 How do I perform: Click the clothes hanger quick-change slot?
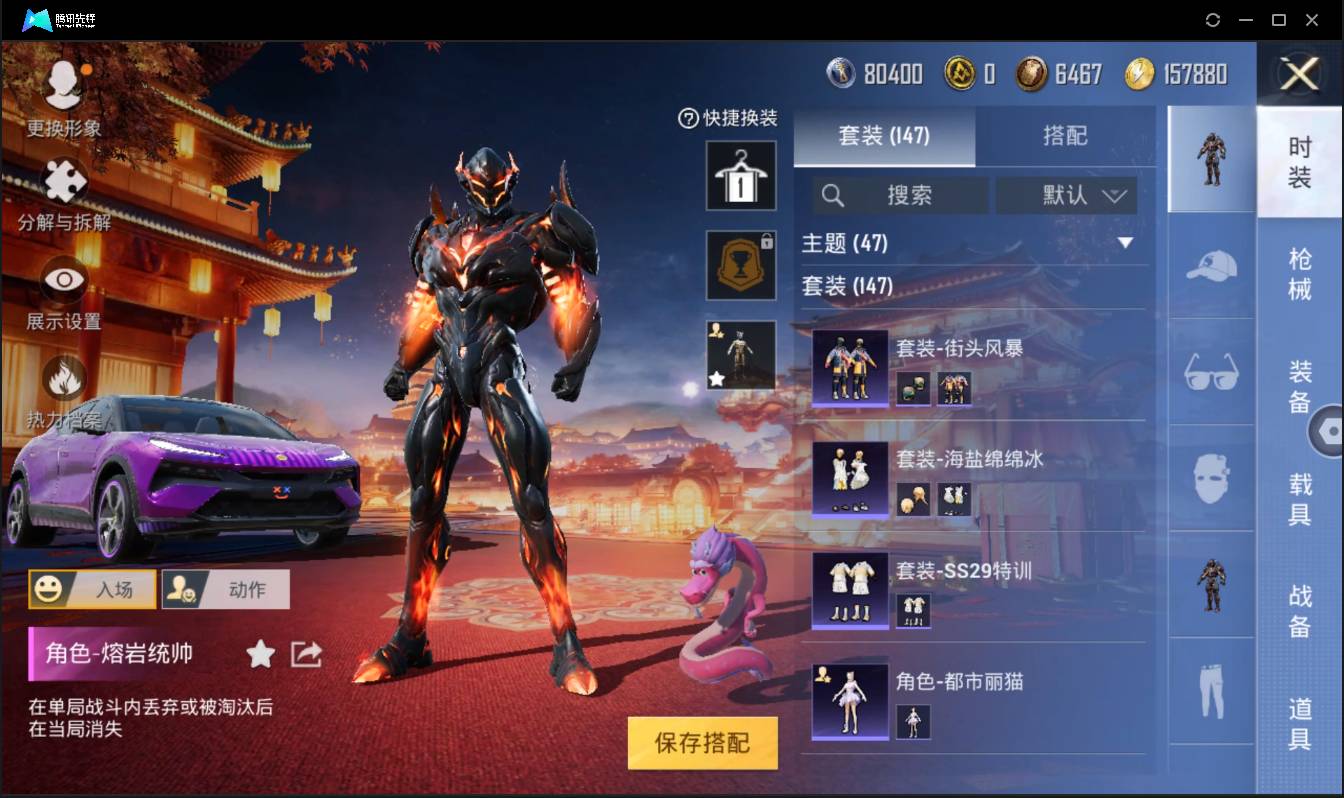pos(740,177)
